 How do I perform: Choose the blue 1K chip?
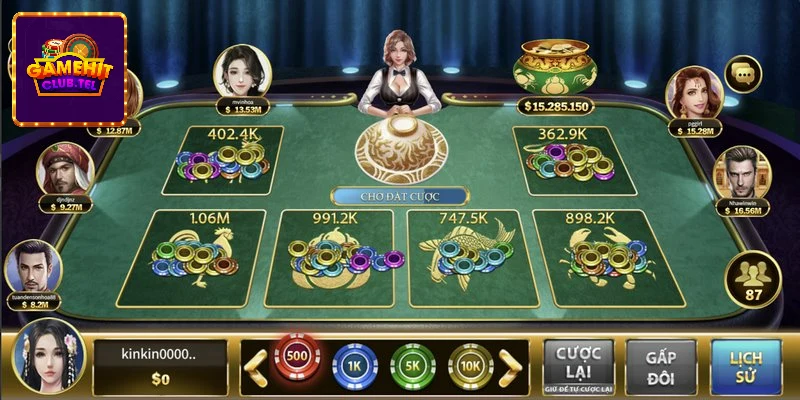tap(351, 366)
